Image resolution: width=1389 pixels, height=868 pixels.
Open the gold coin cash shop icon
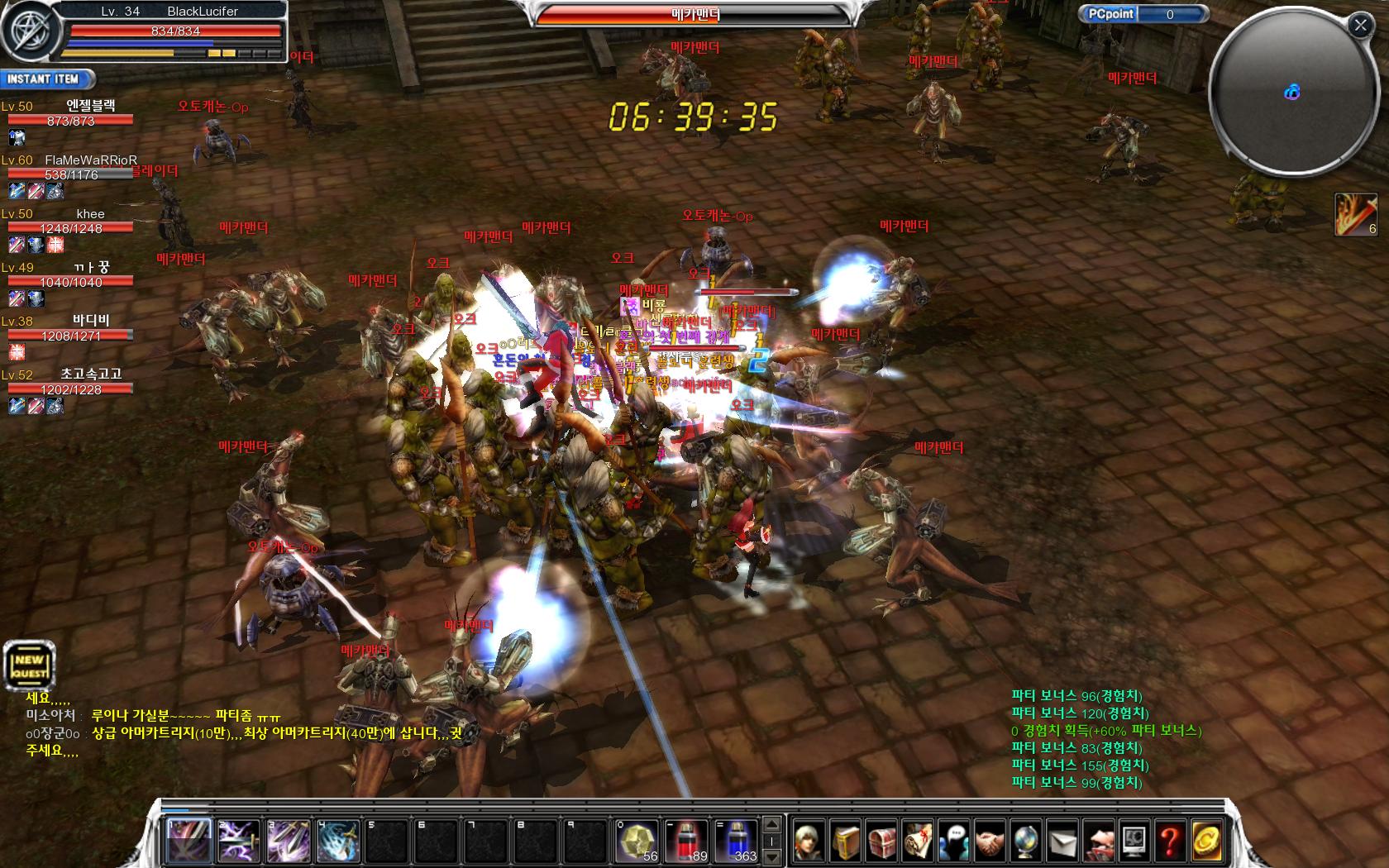tap(1205, 842)
